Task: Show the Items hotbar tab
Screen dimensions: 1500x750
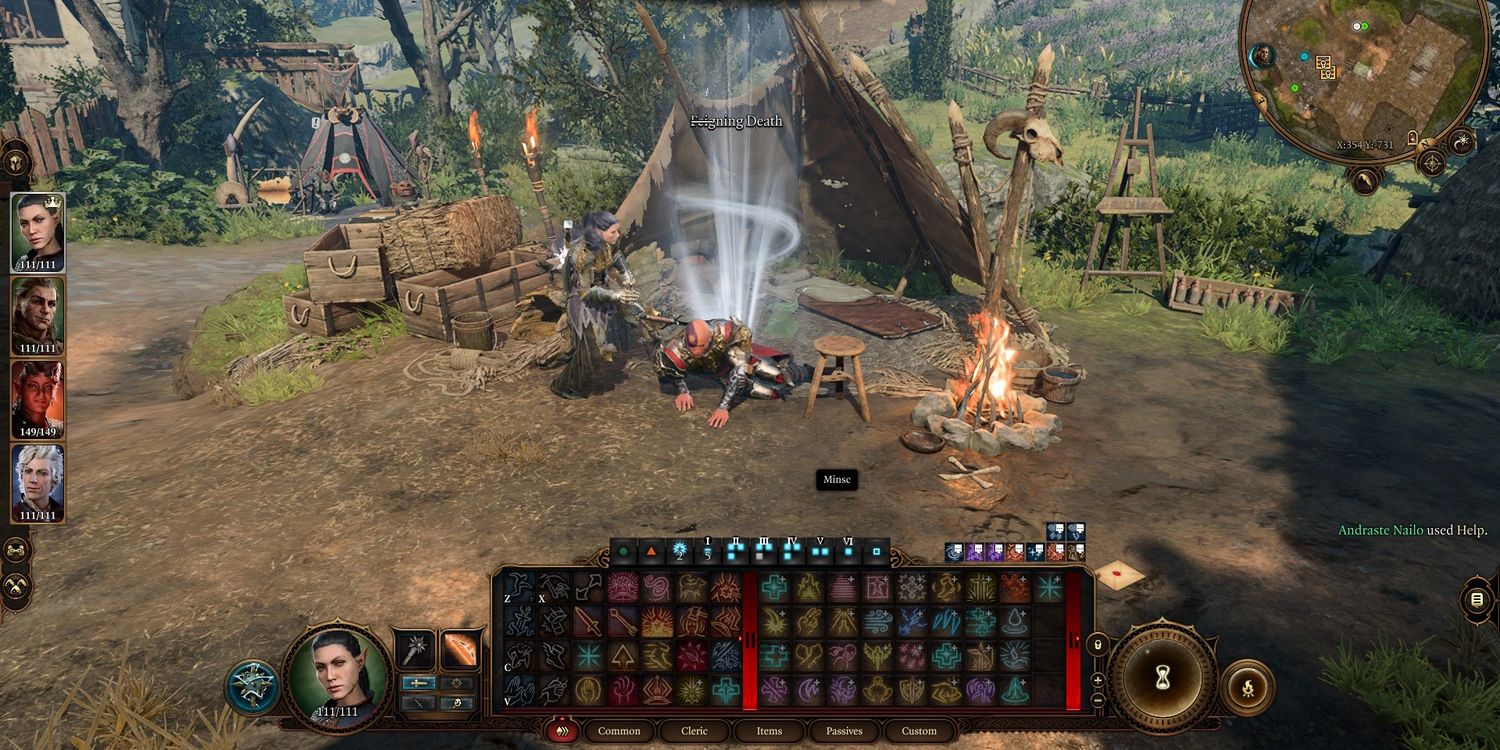Action: (769, 731)
